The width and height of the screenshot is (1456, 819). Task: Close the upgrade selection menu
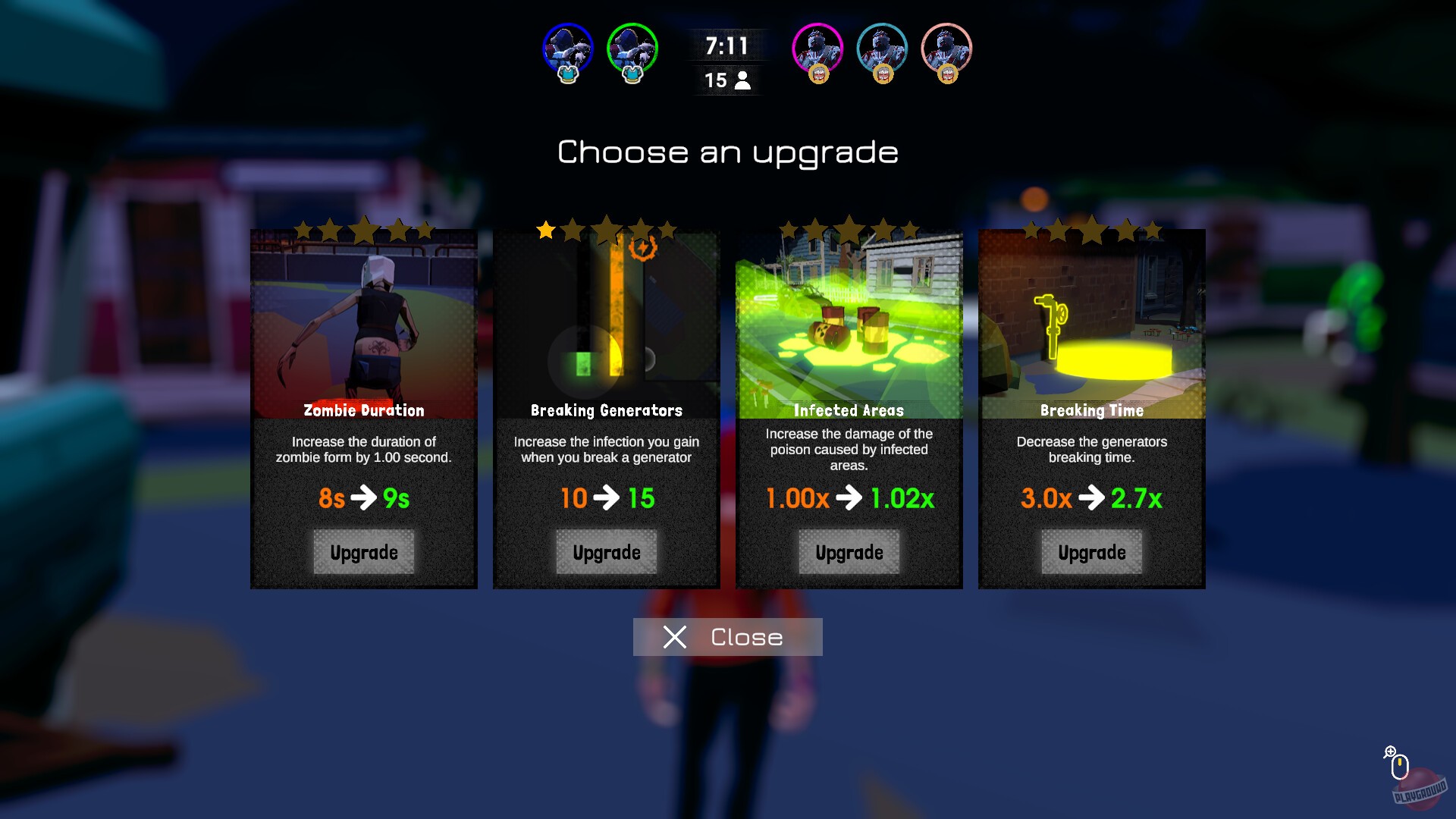726,636
